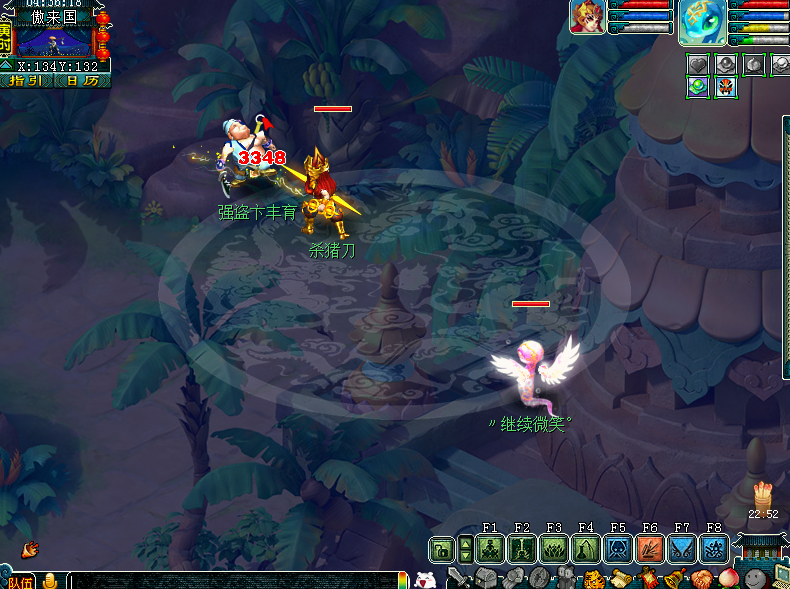This screenshot has width=790, height=589.
Task: Open the 指引 guide button
Action: (x=27, y=80)
